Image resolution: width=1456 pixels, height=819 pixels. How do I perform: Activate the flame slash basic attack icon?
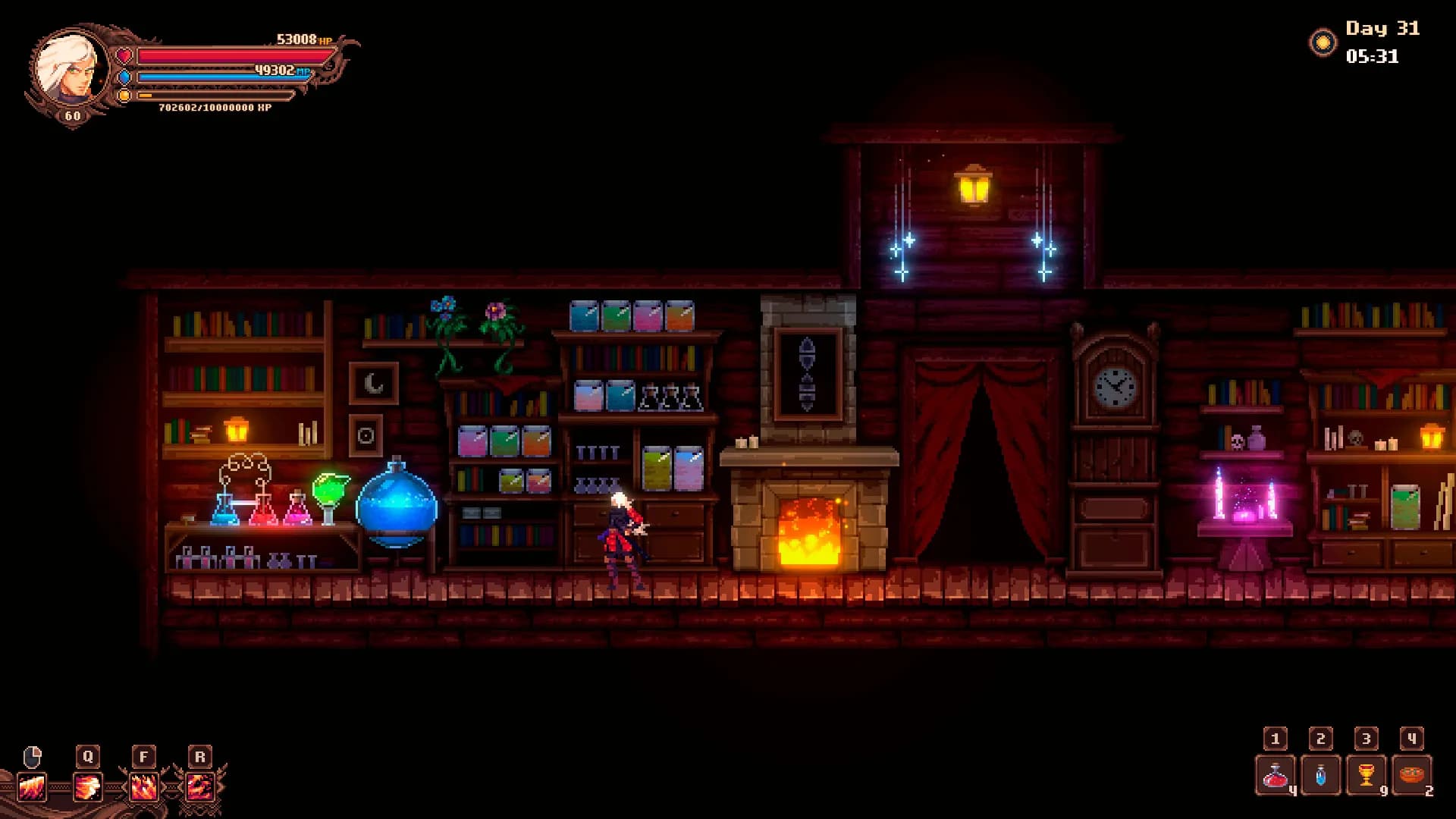pyautogui.click(x=32, y=787)
